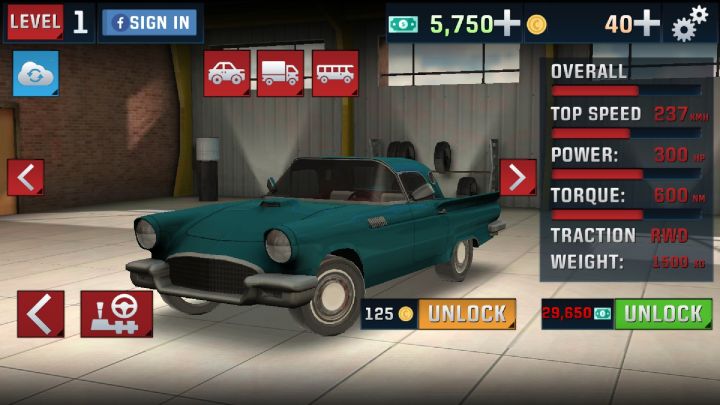Show the previous car
The width and height of the screenshot is (720, 405).
pos(25,178)
